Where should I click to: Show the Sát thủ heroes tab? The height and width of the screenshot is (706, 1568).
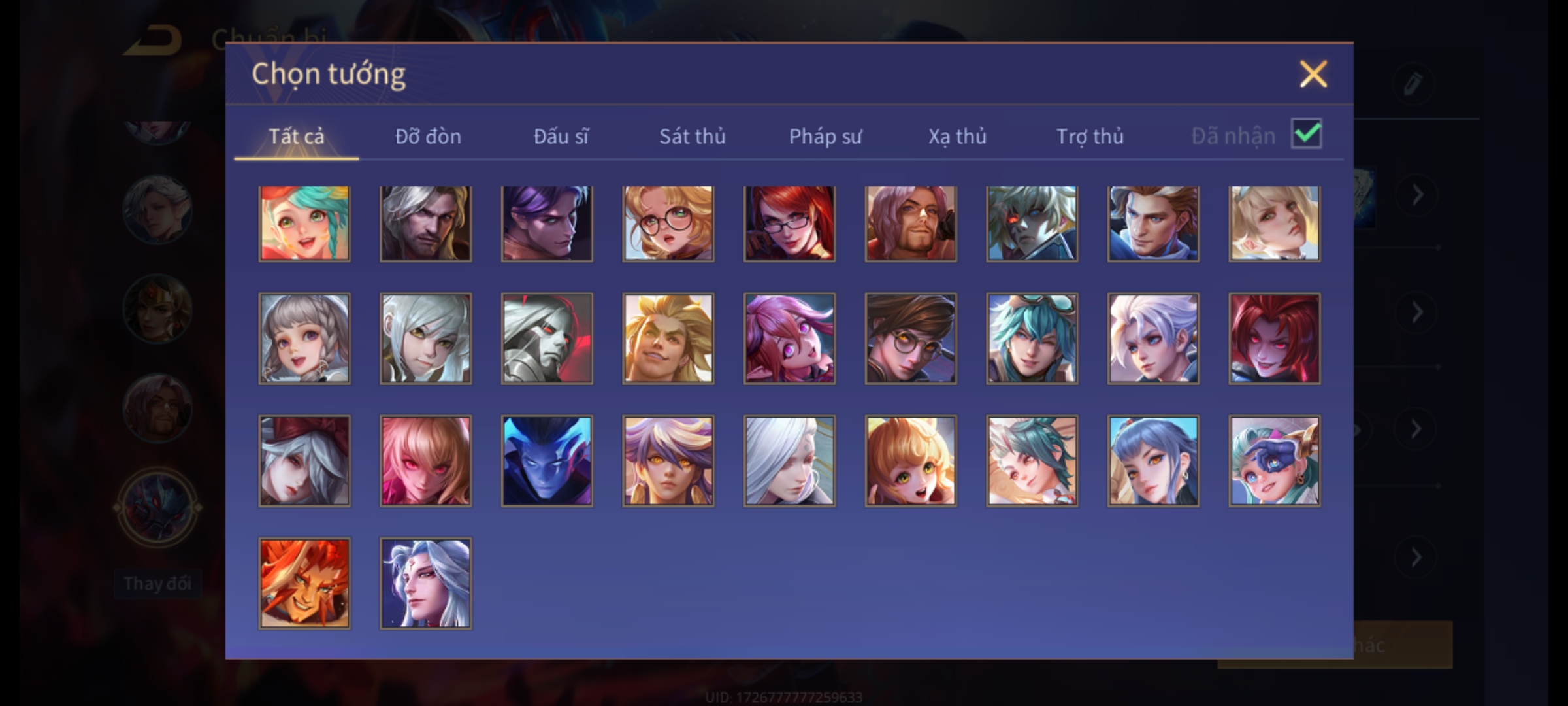692,136
